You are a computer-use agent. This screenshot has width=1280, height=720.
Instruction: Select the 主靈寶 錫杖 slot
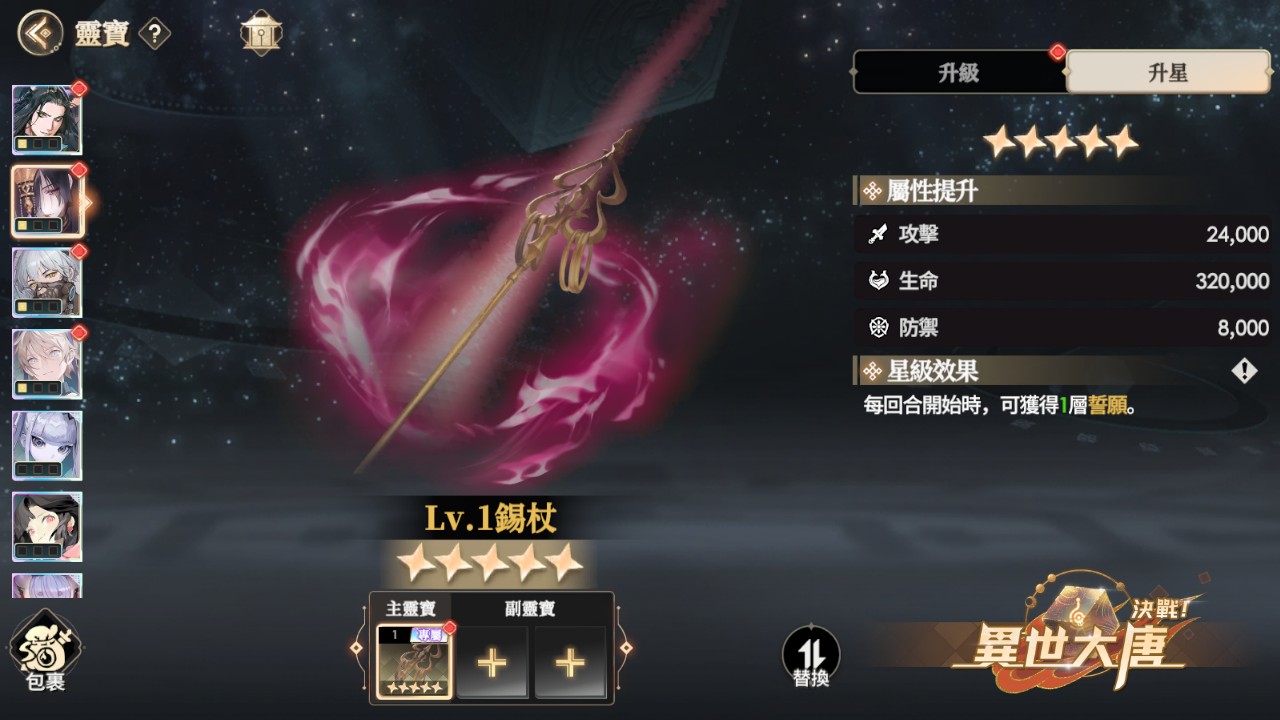[x=413, y=662]
